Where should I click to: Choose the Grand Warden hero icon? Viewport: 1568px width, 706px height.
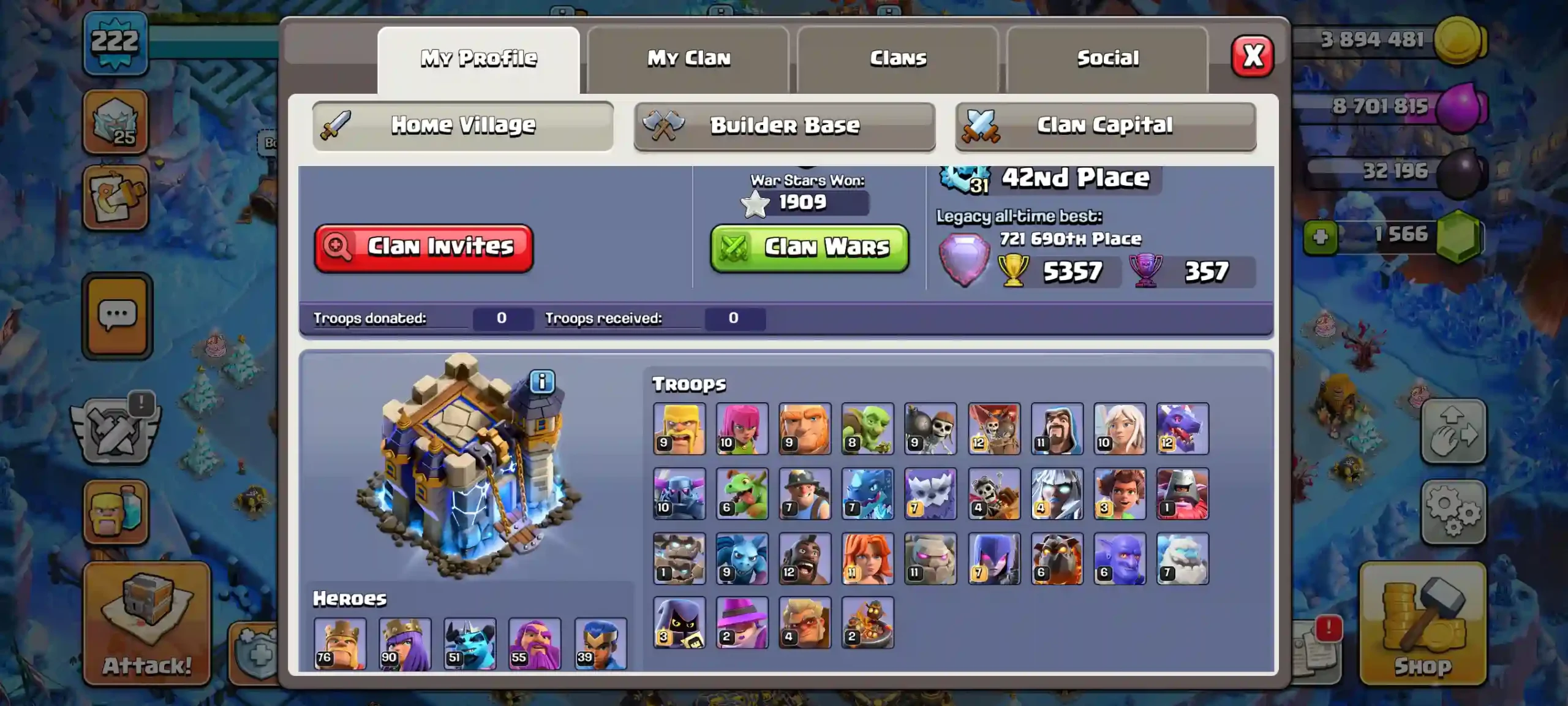pyautogui.click(x=535, y=643)
